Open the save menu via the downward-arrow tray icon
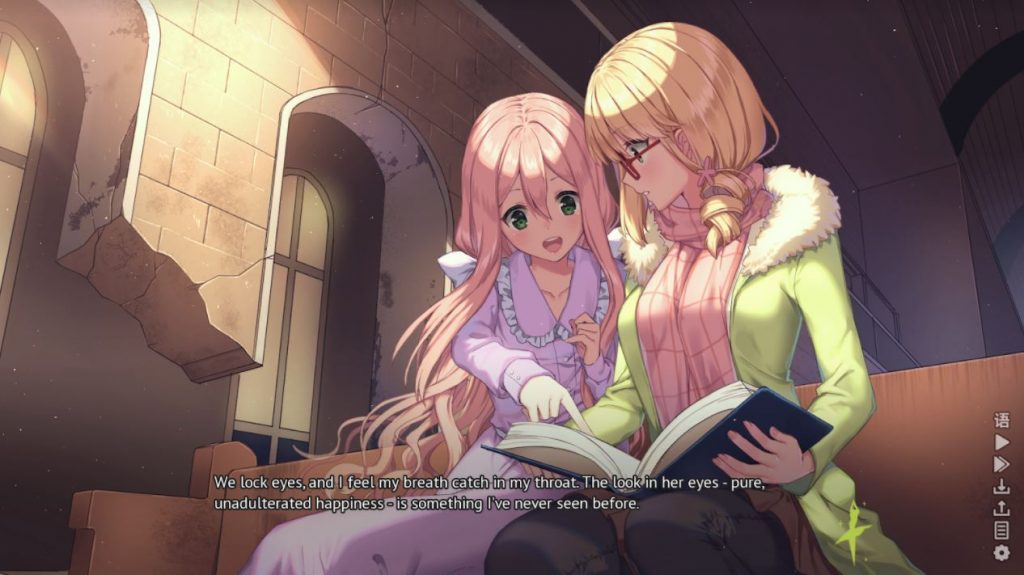Viewport: 1024px width, 575px height. (1001, 486)
